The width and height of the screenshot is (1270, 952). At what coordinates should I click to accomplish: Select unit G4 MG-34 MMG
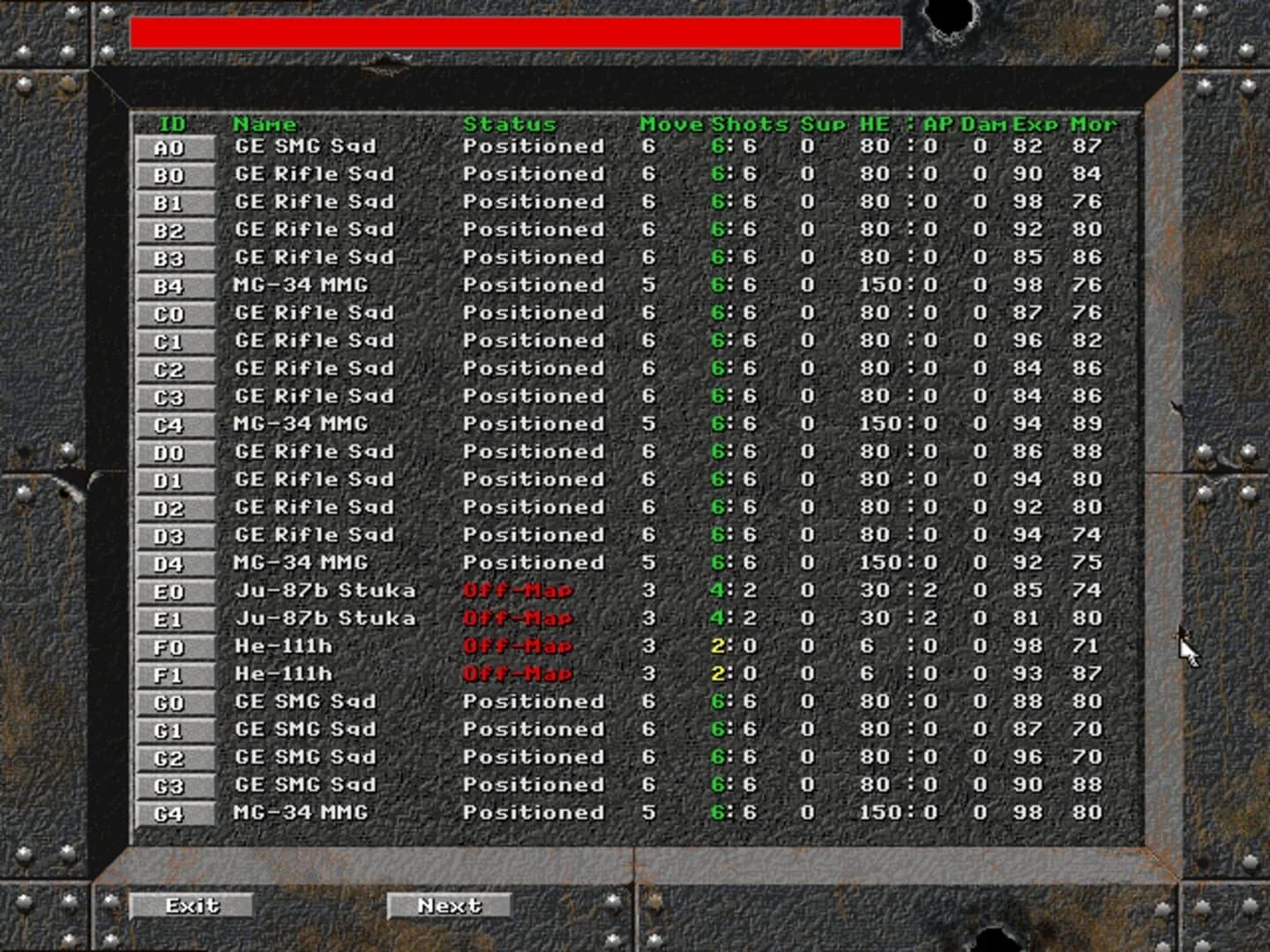(174, 813)
